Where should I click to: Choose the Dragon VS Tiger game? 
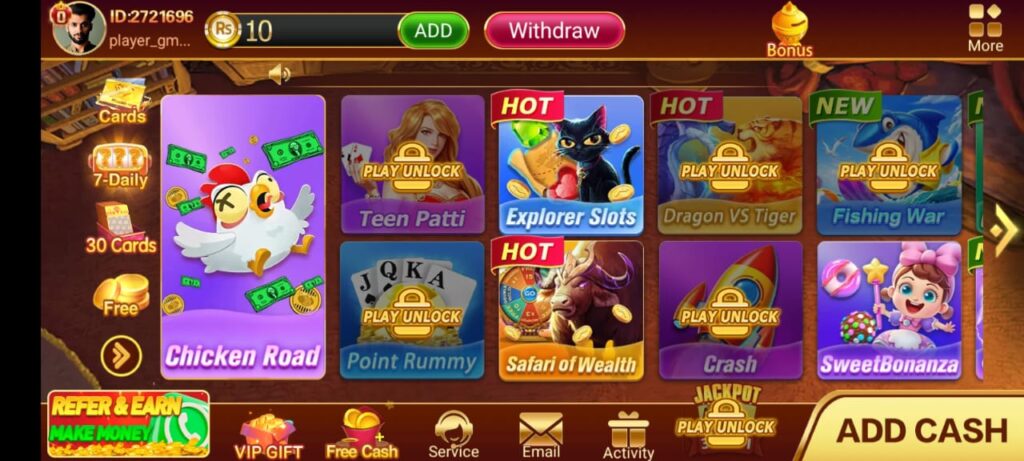(x=729, y=165)
